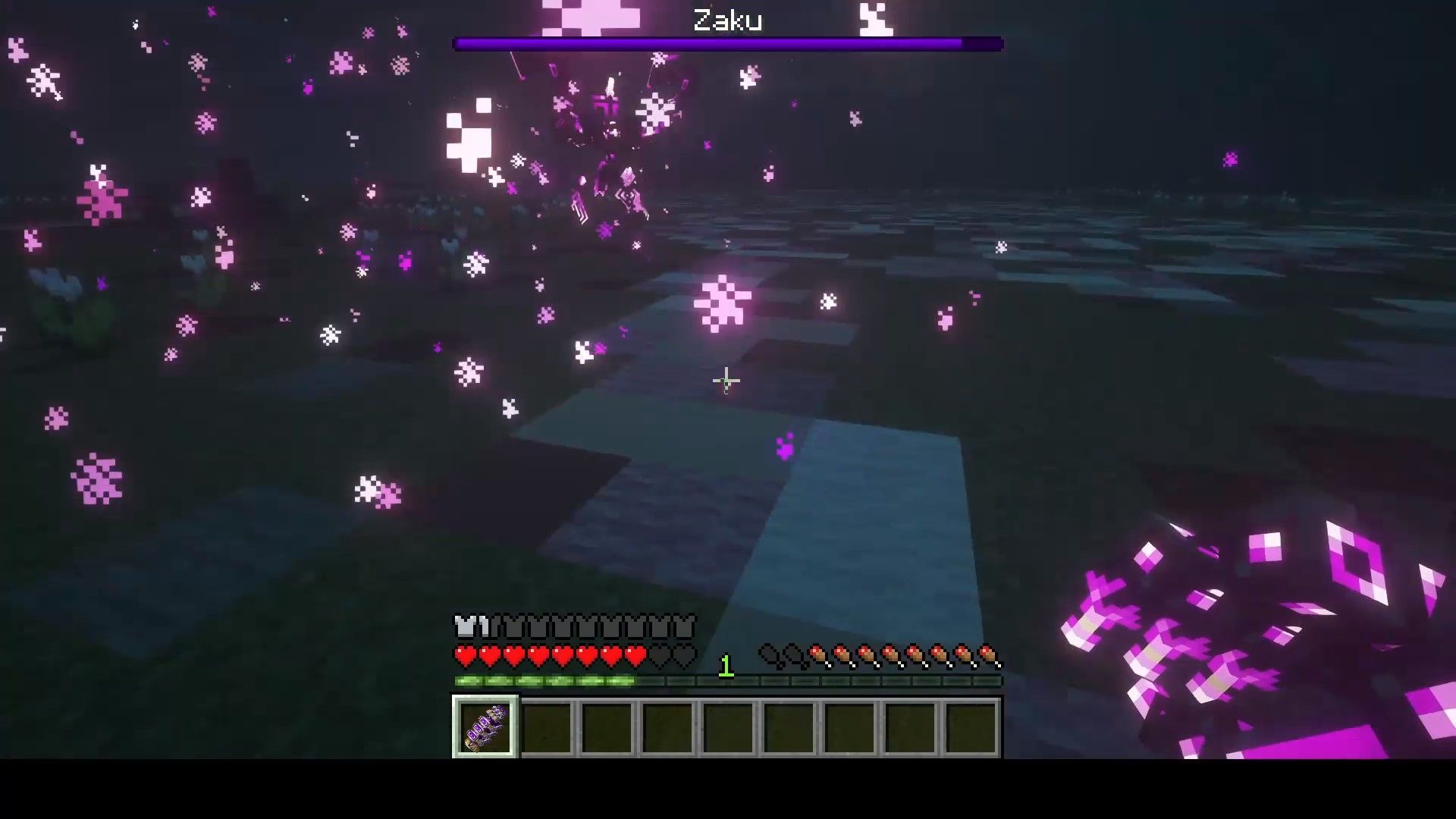Click the first red heart in the health bar

[x=465, y=654]
